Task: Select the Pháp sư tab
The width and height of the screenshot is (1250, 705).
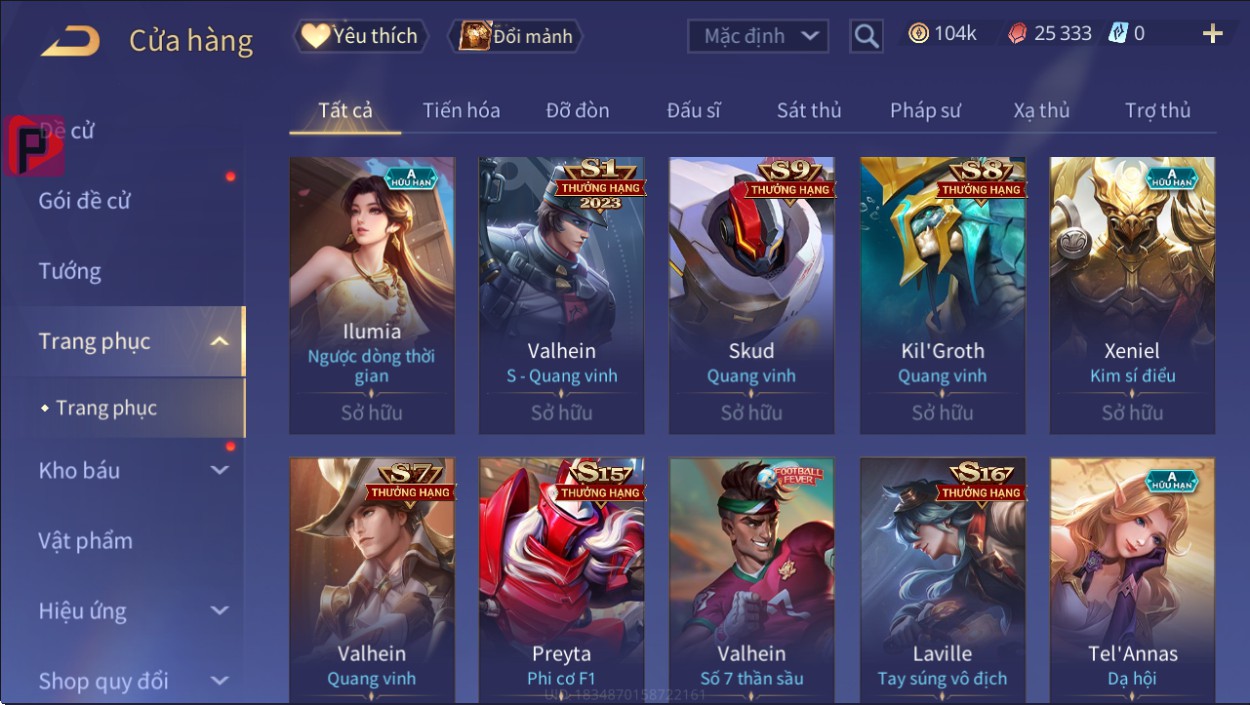Action: click(x=925, y=111)
